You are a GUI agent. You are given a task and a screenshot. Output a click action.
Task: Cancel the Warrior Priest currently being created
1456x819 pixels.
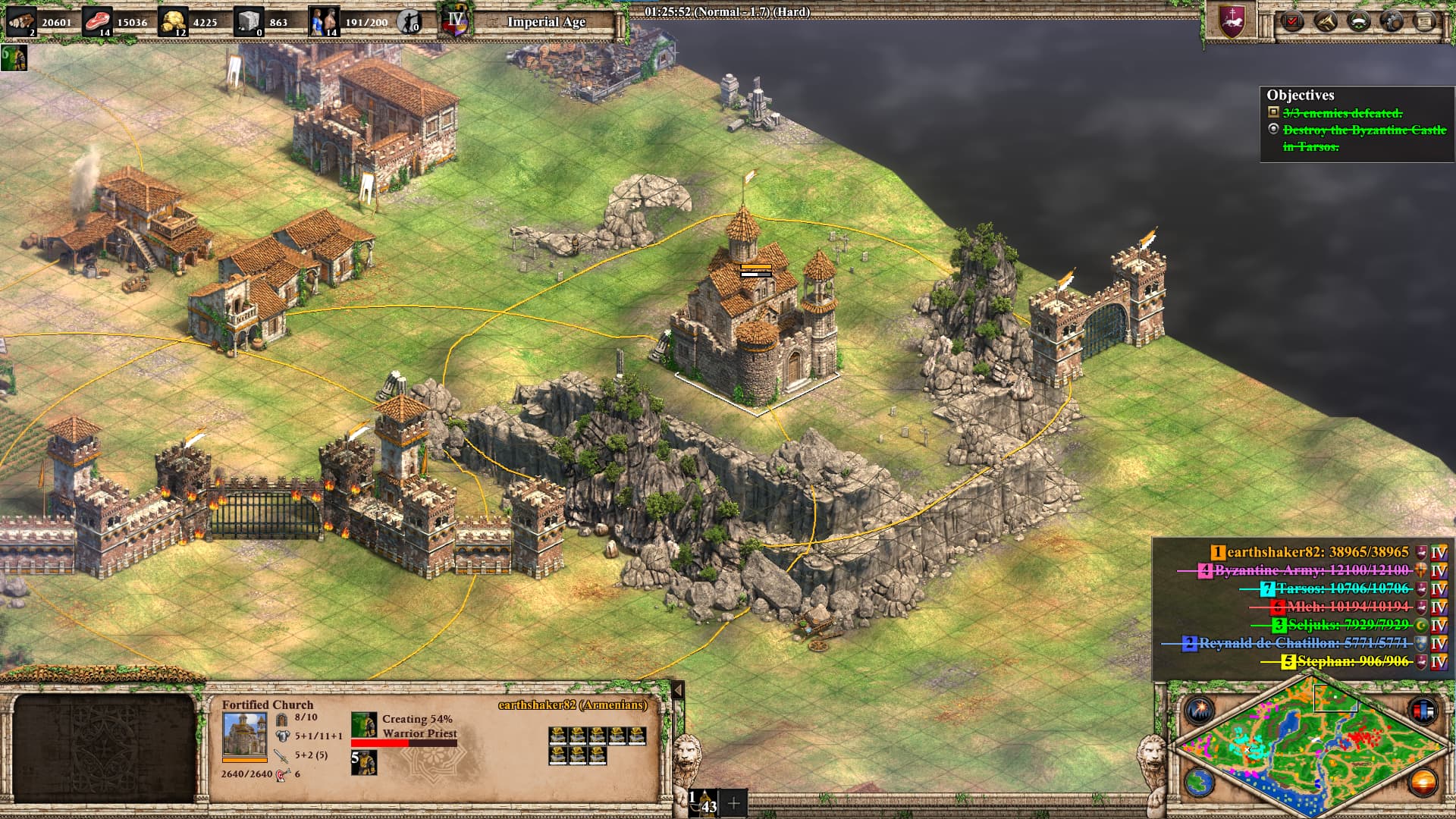tap(364, 725)
